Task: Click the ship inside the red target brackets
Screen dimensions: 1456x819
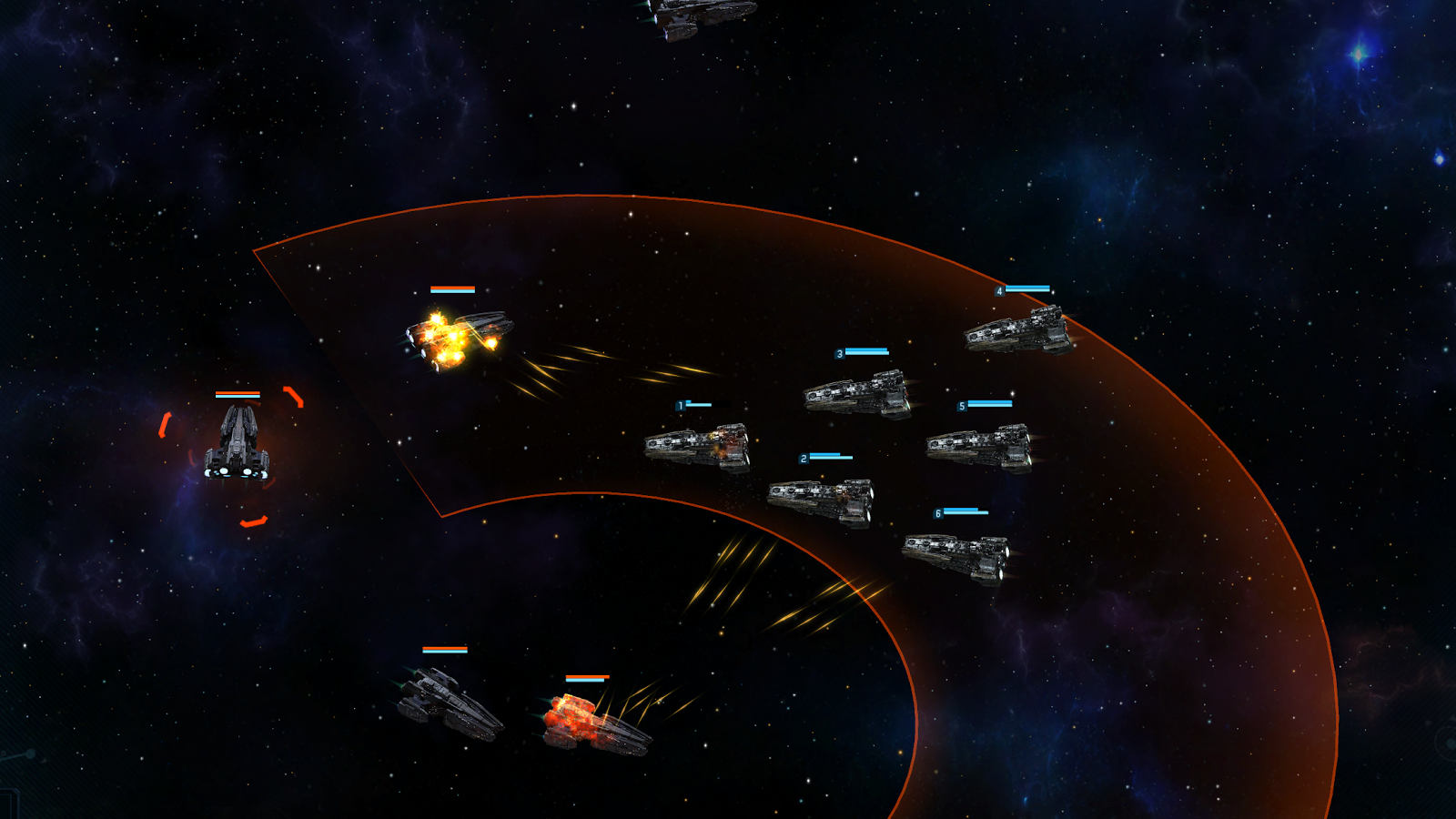Action: (x=237, y=443)
